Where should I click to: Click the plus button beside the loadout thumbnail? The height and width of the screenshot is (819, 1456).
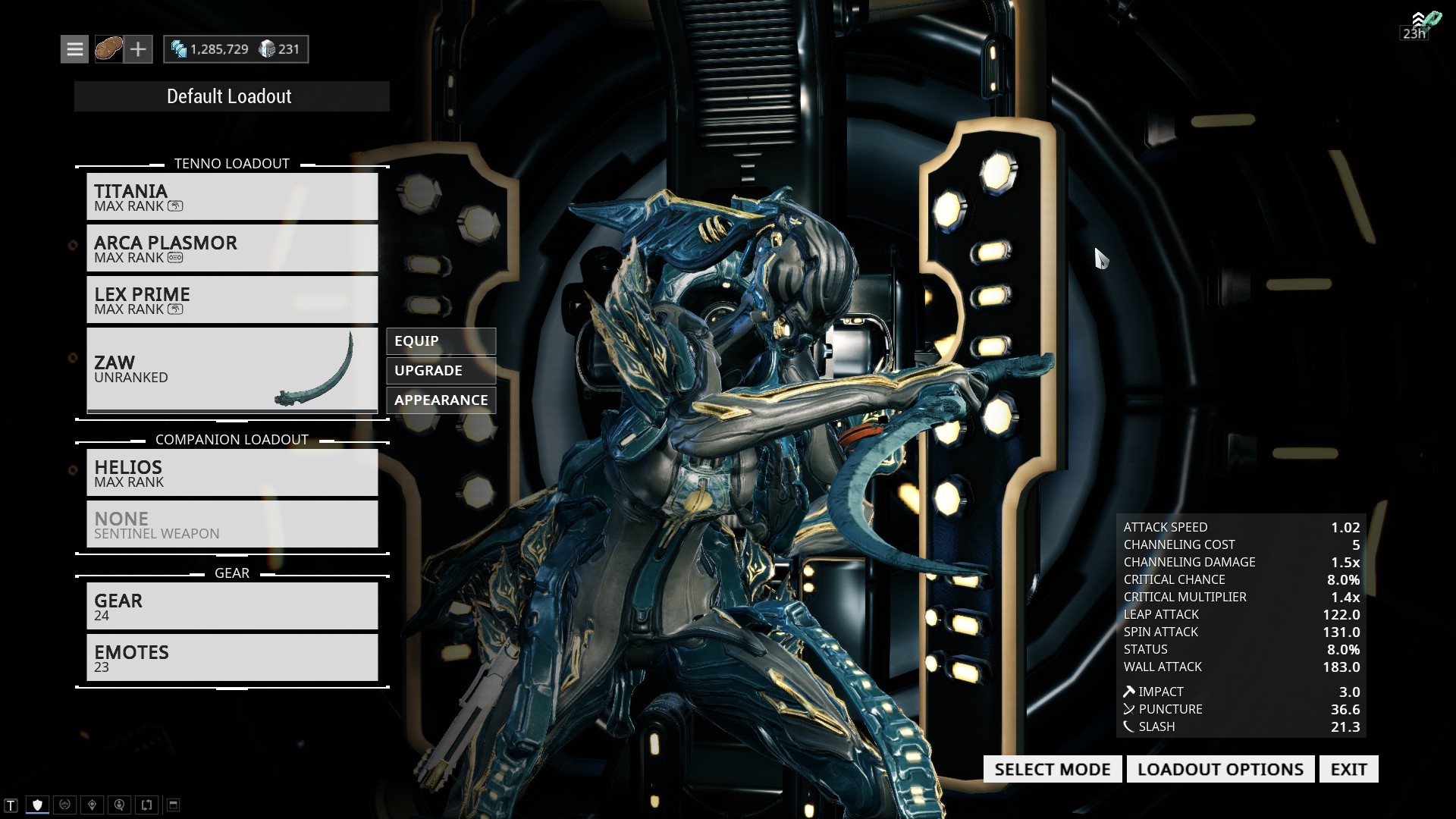(138, 49)
